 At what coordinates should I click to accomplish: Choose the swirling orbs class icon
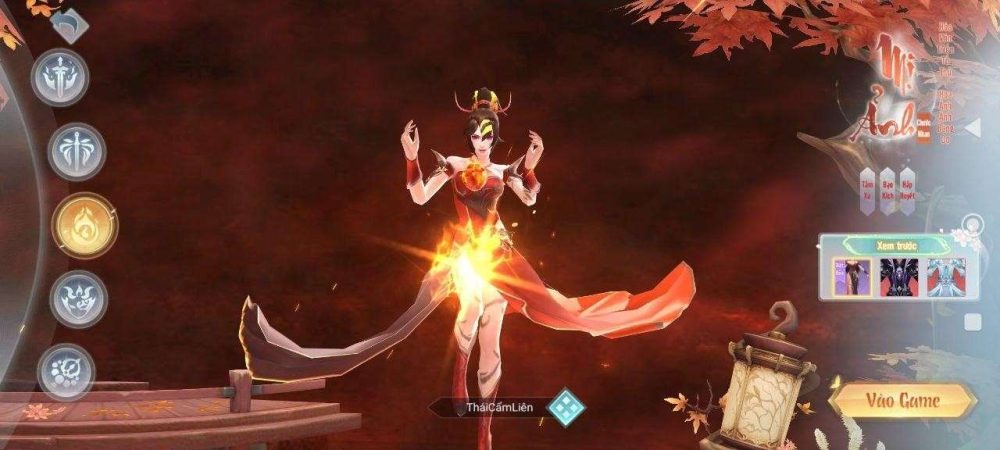pyautogui.click(x=66, y=371)
